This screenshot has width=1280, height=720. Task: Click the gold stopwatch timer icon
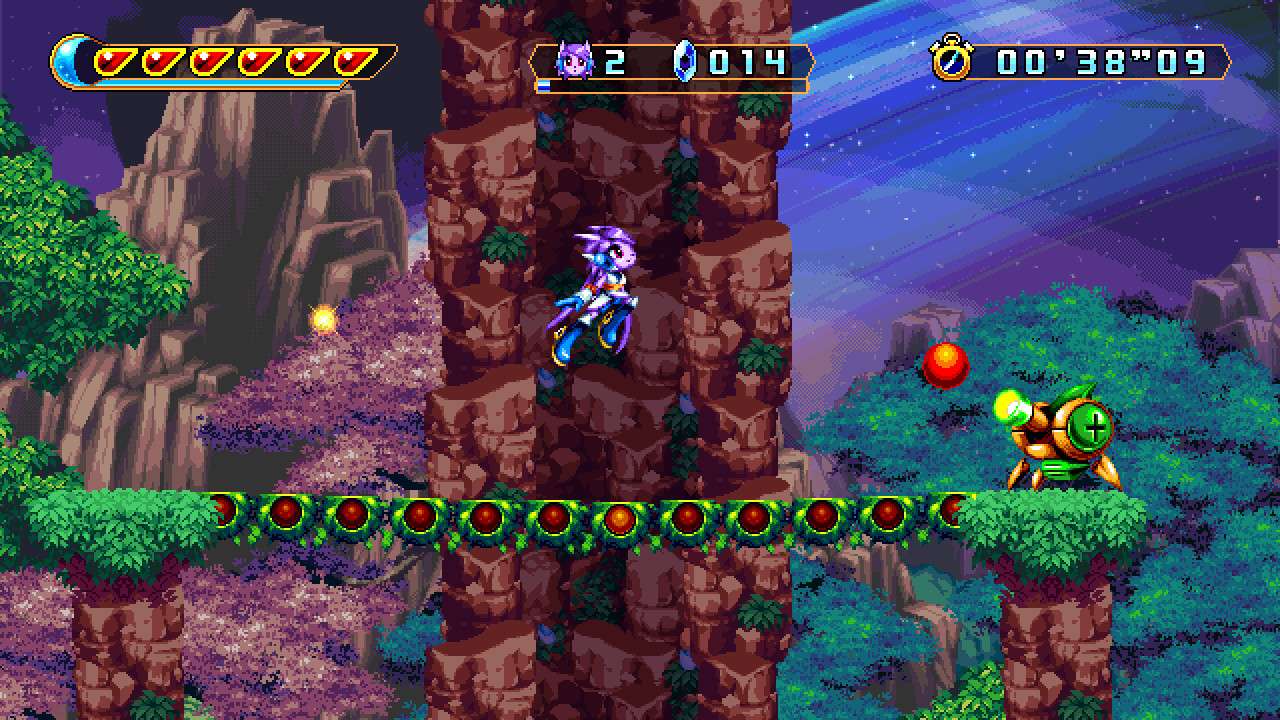pos(951,59)
